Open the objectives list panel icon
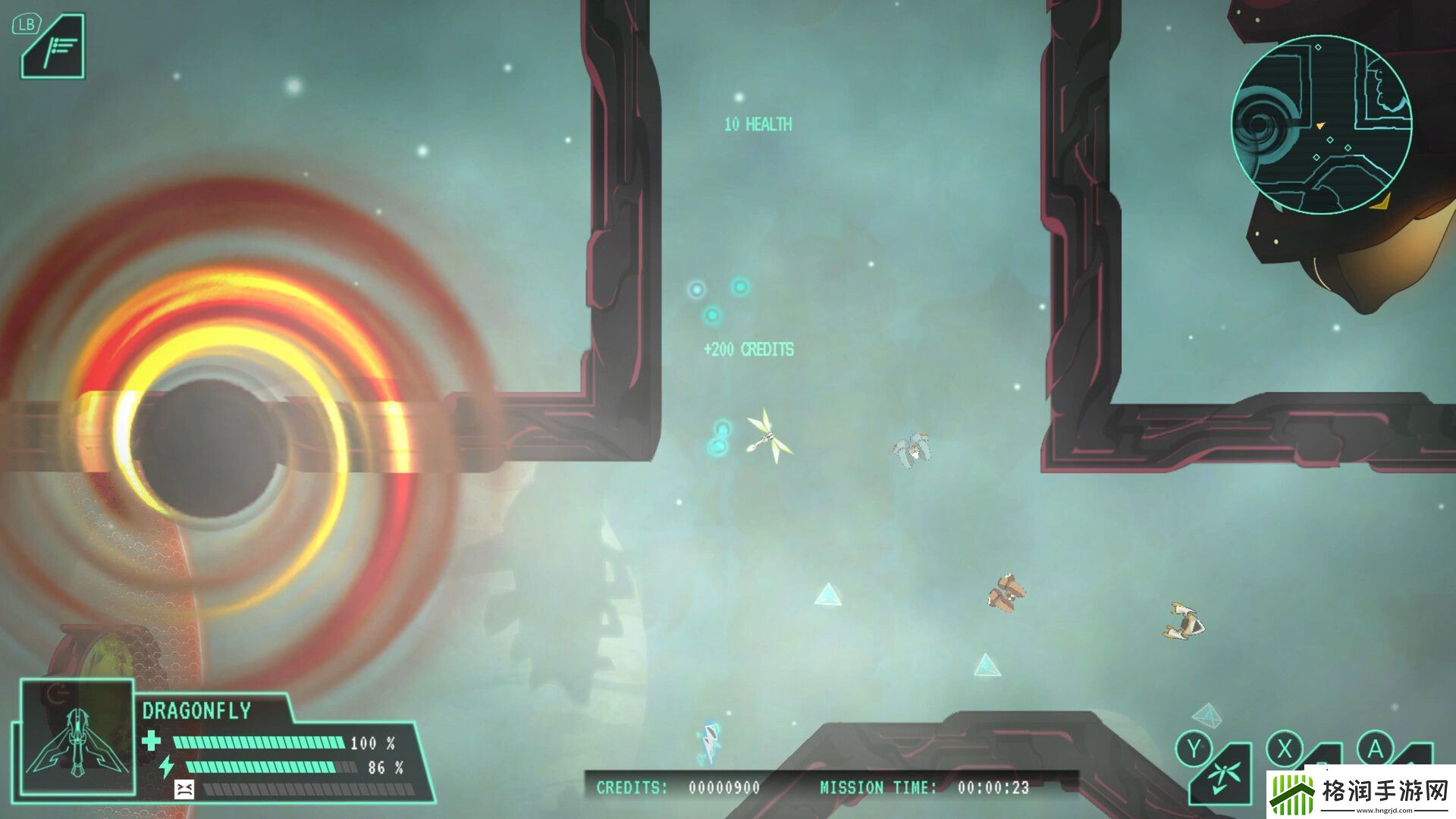 point(55,49)
